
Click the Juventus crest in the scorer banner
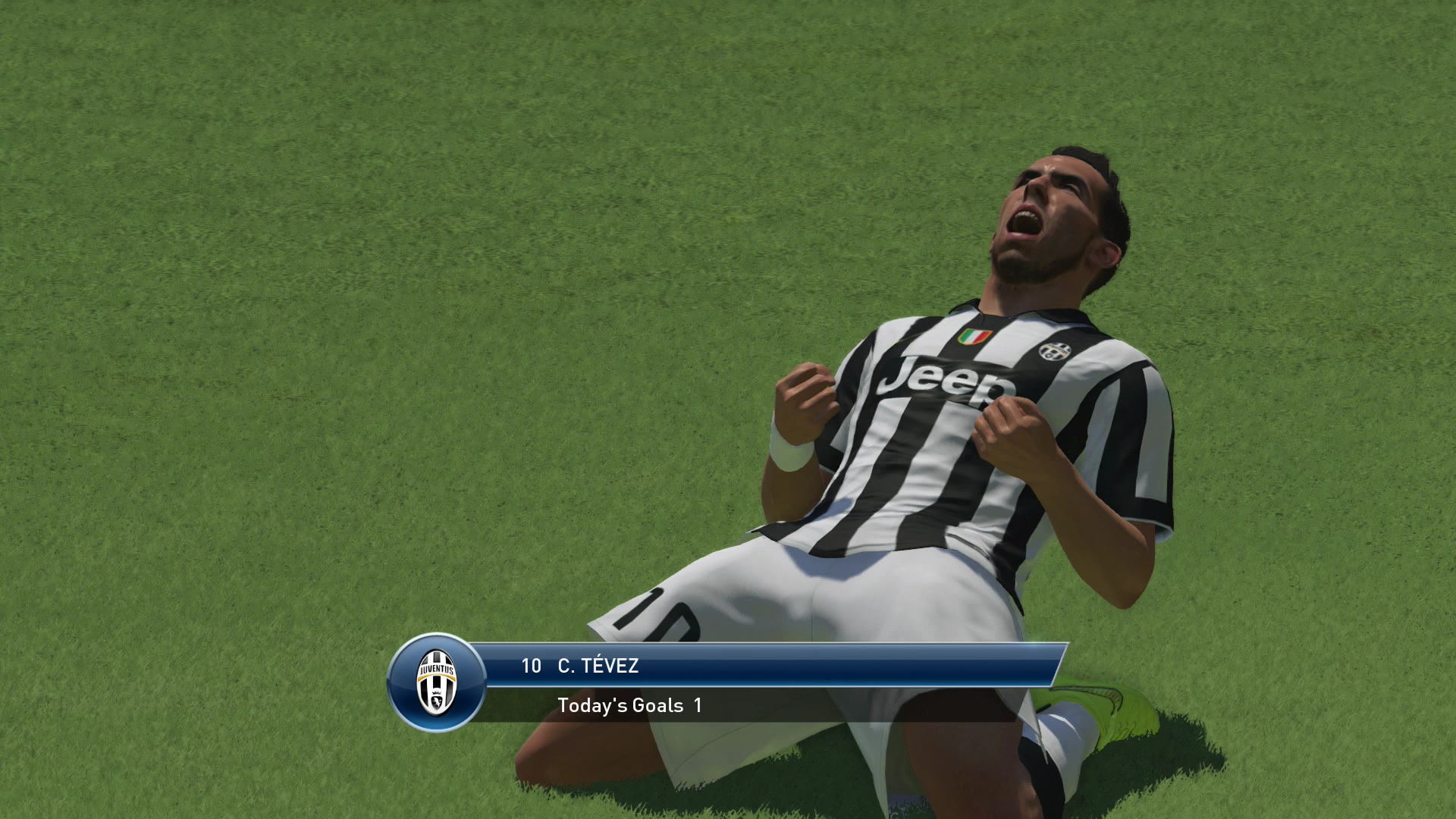(436, 682)
